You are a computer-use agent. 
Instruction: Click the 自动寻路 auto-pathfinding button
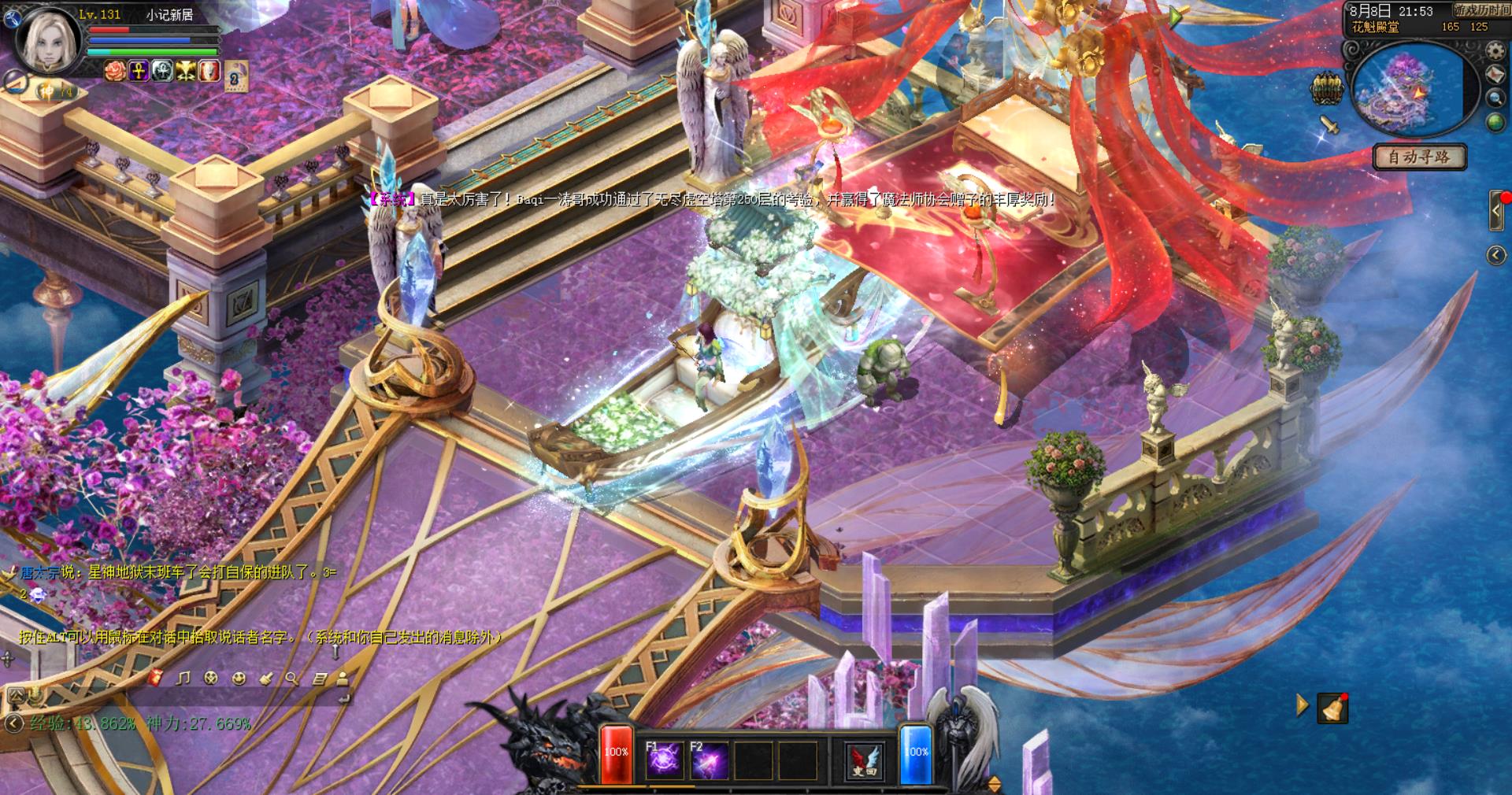point(1419,157)
